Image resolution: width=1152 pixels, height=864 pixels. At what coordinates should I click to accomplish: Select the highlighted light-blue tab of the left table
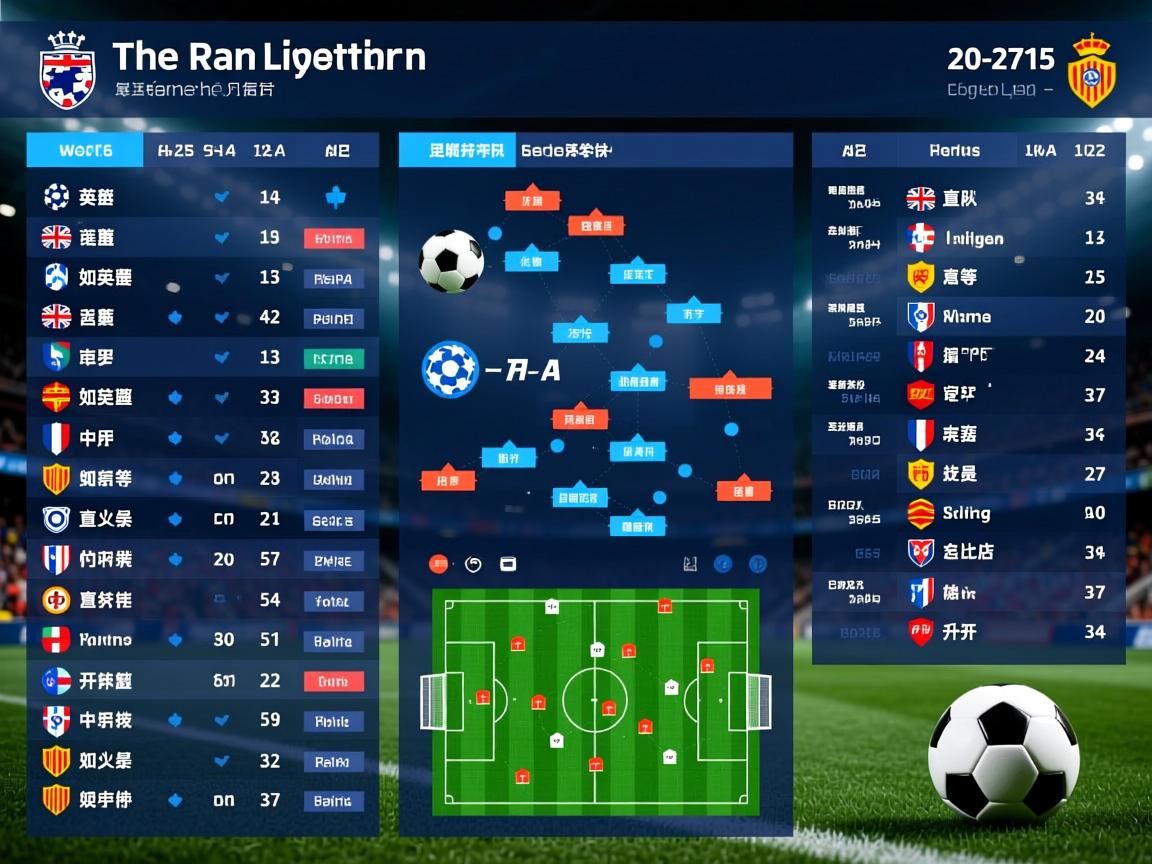(85, 151)
